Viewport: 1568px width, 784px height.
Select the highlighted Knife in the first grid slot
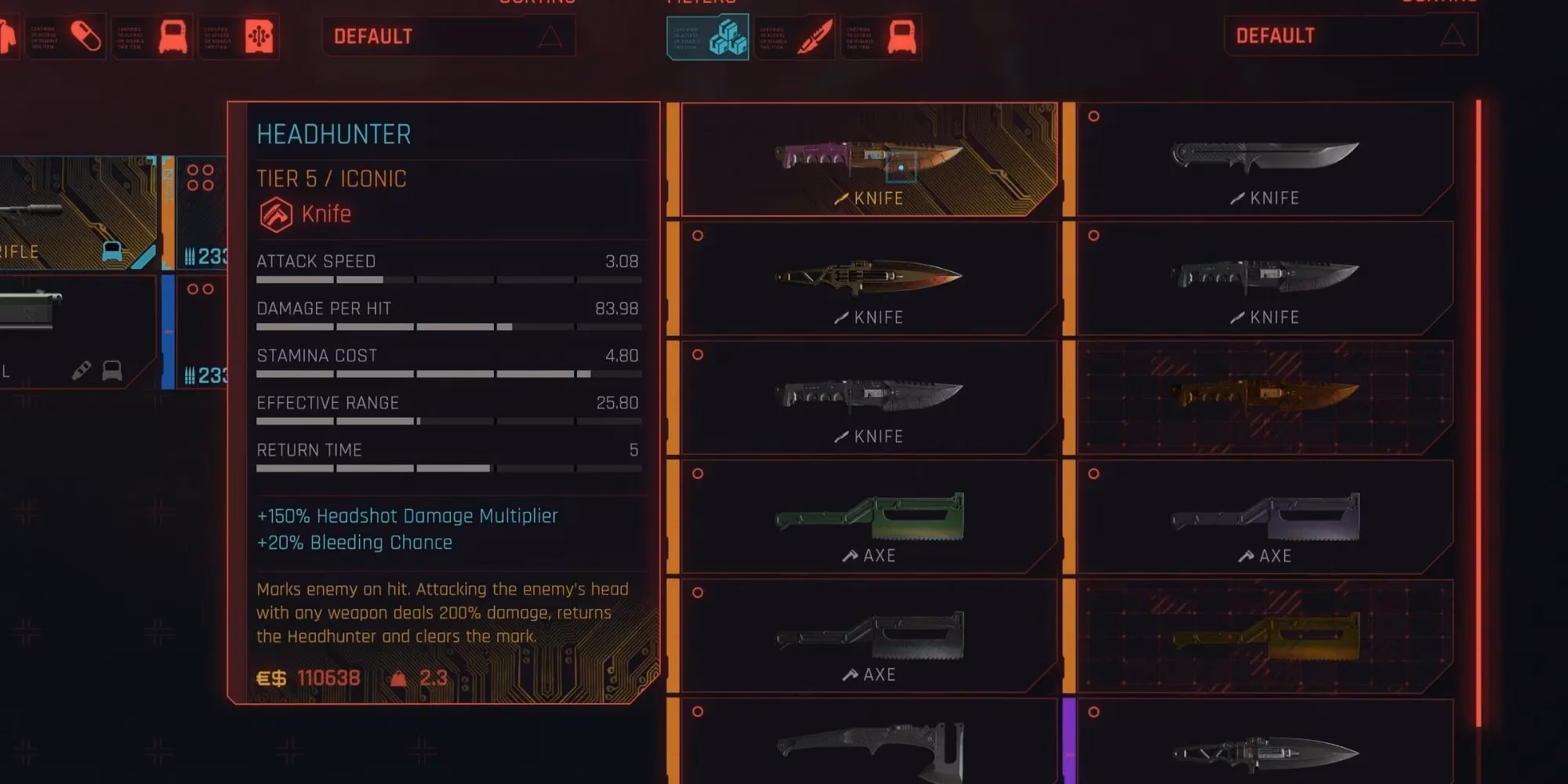(x=870, y=157)
